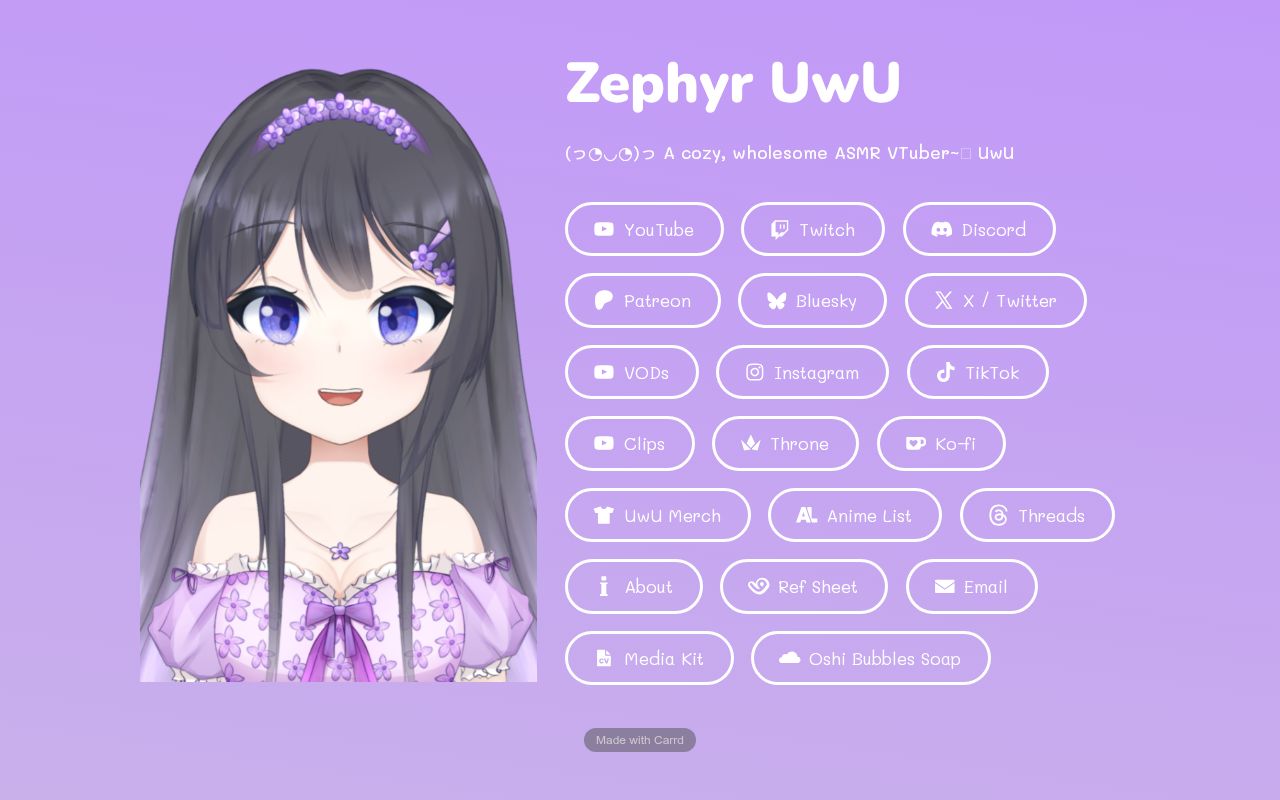Open the Clips link
1280x800 pixels.
[x=630, y=443]
